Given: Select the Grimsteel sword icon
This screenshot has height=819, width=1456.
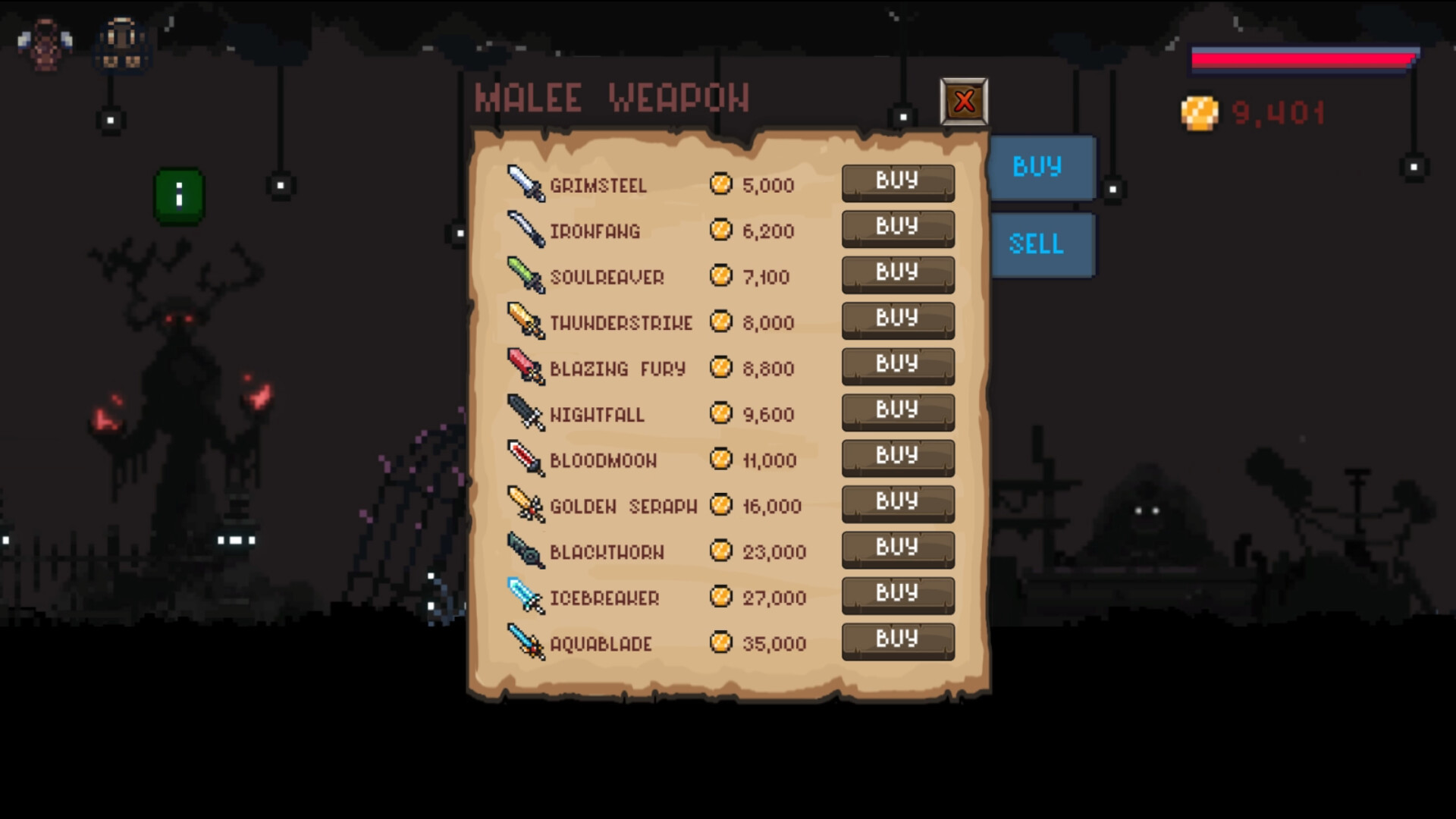Looking at the screenshot, I should 525,184.
